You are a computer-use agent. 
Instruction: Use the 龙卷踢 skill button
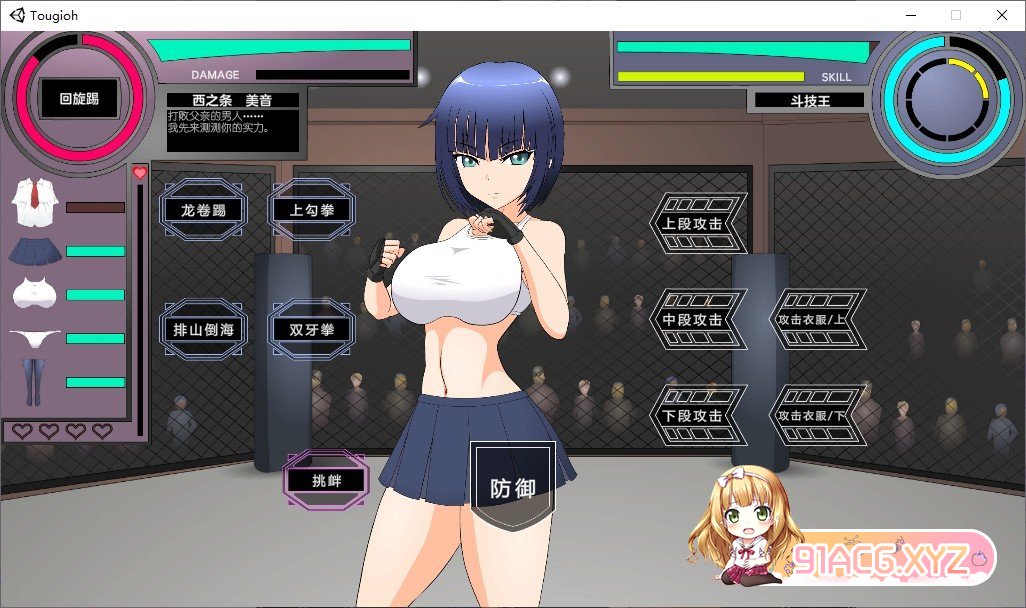203,210
